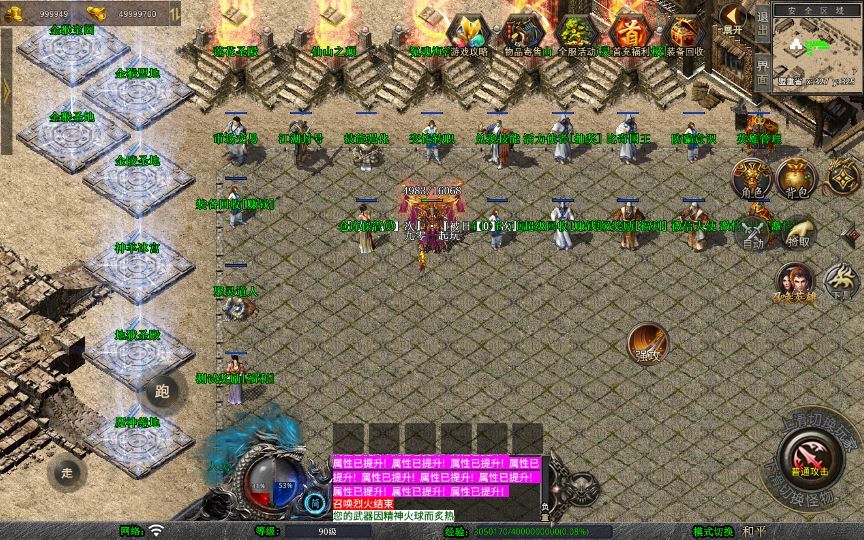Activate the 召唤英雄 summon hero button
This screenshot has height=540, width=864.
point(797,282)
